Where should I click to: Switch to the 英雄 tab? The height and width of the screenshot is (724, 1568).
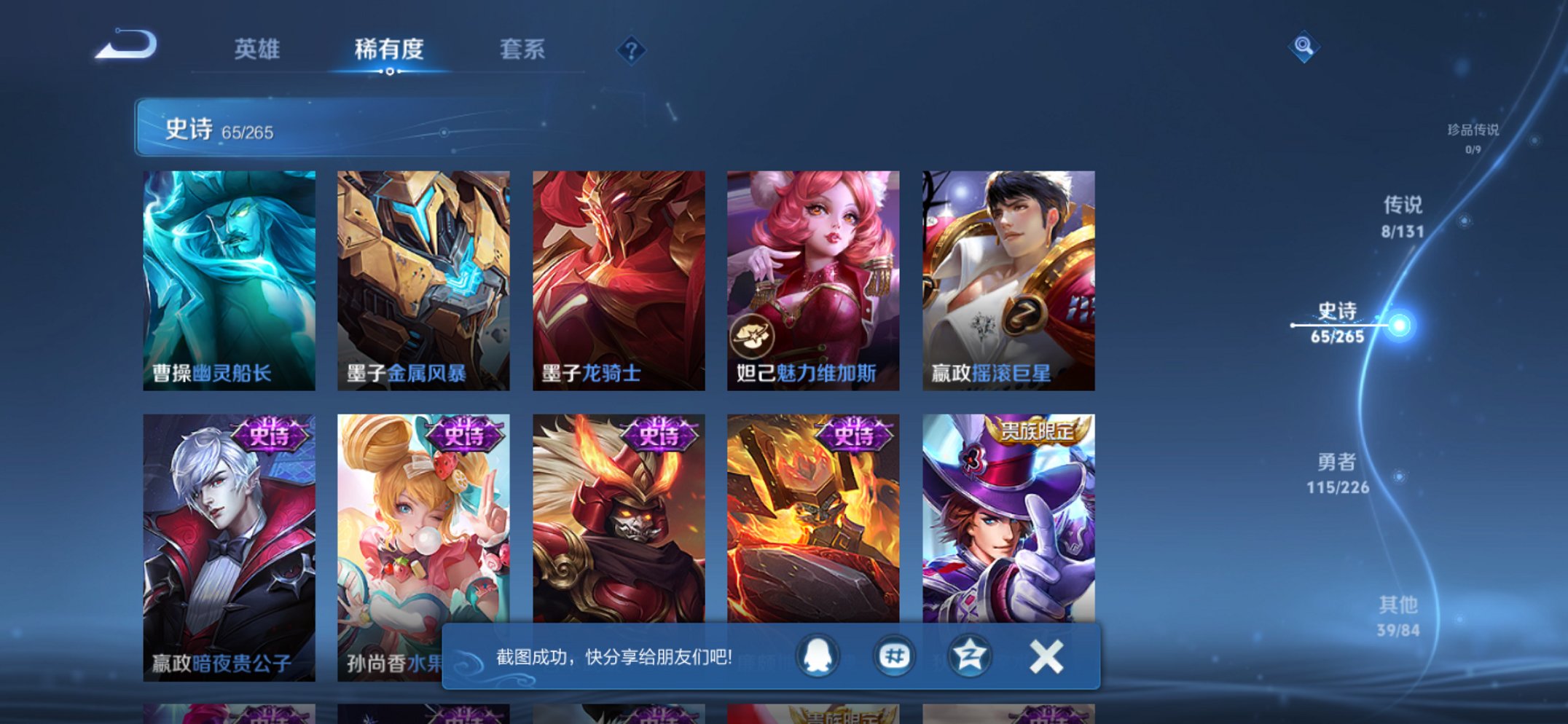click(x=259, y=47)
